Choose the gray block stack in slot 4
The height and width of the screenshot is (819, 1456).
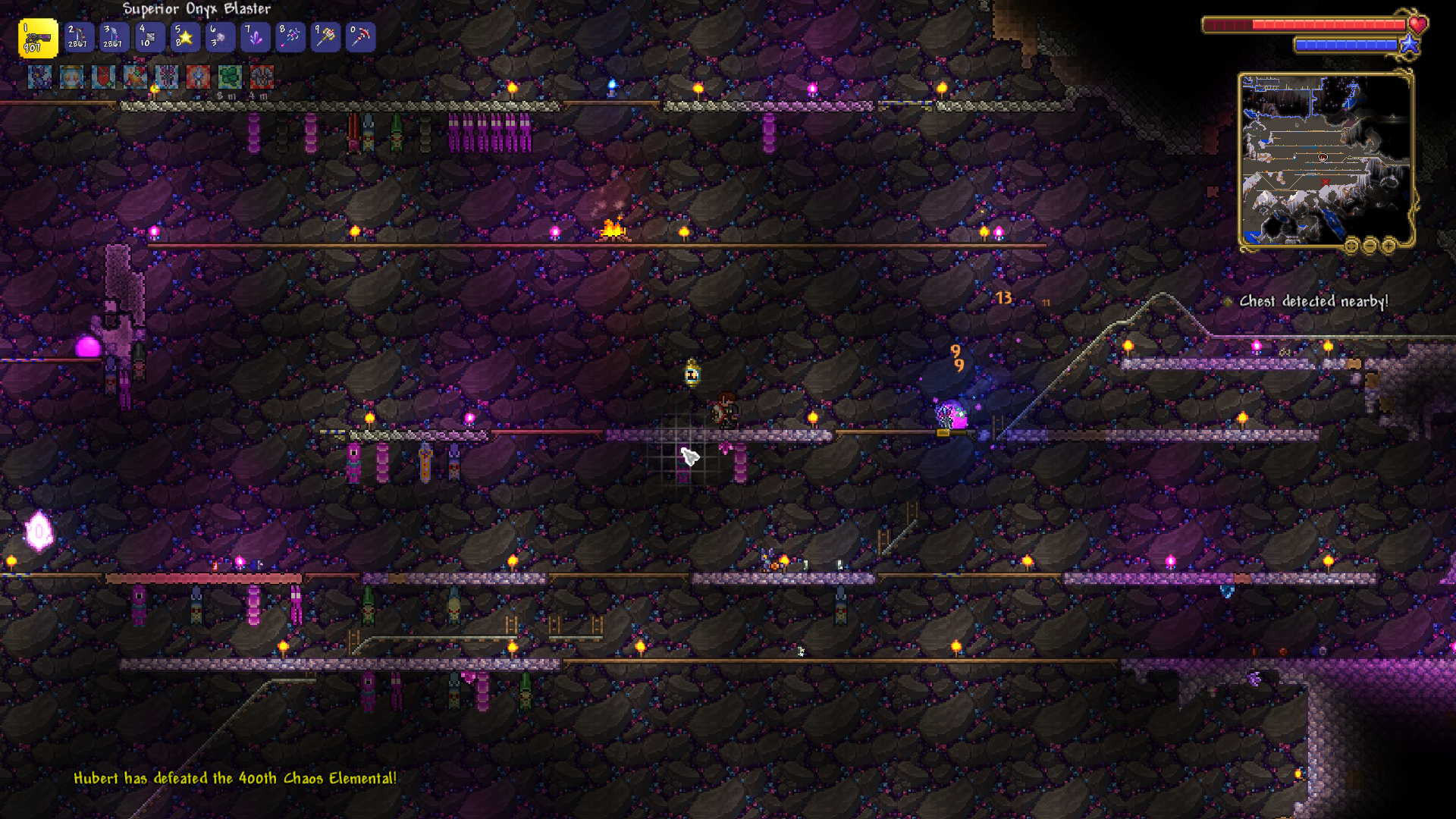click(x=149, y=37)
